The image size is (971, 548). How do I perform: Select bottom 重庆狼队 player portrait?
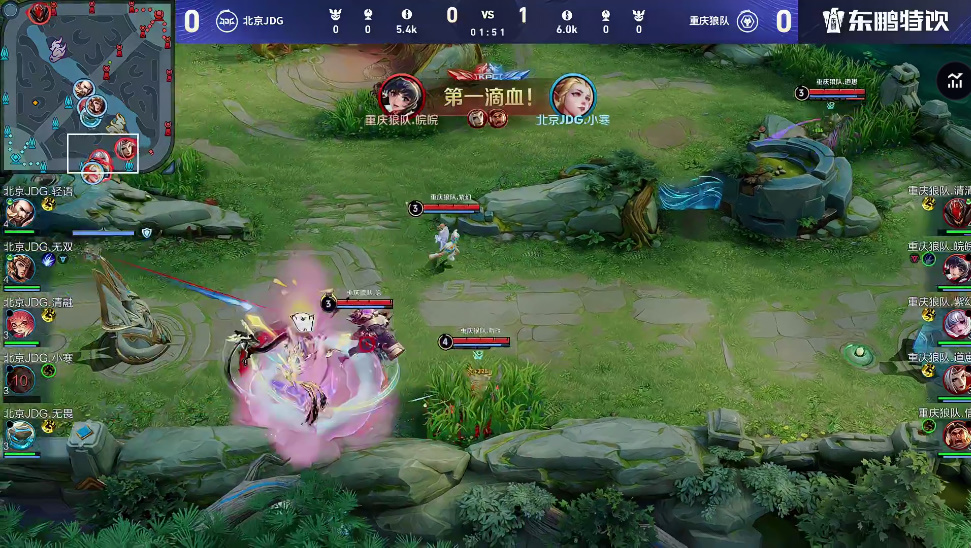956,434
